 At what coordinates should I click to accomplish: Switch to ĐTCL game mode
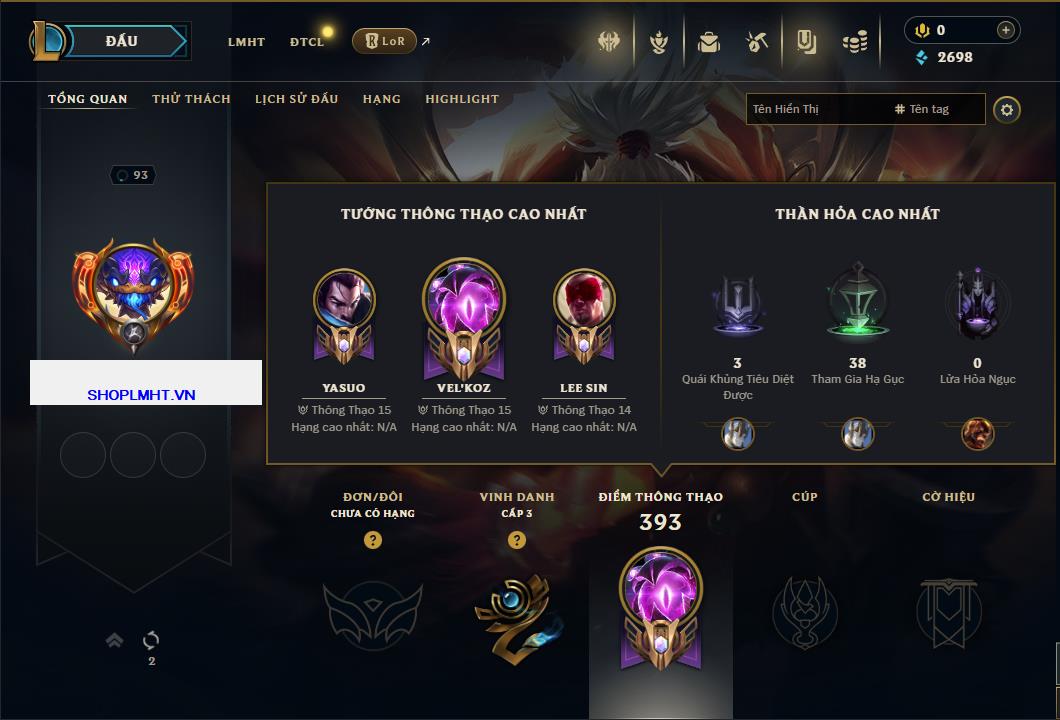click(x=307, y=42)
